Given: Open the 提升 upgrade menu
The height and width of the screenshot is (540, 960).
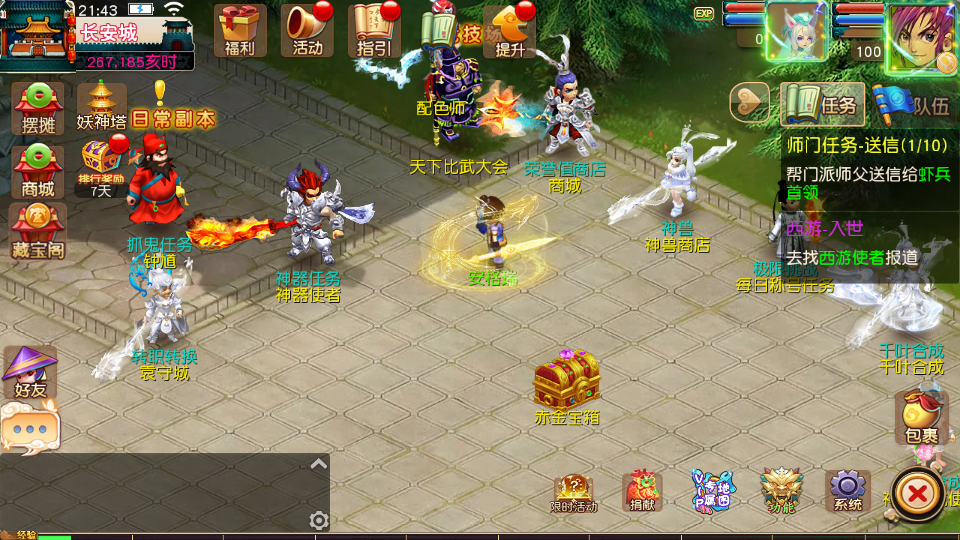Looking at the screenshot, I should click(510, 30).
